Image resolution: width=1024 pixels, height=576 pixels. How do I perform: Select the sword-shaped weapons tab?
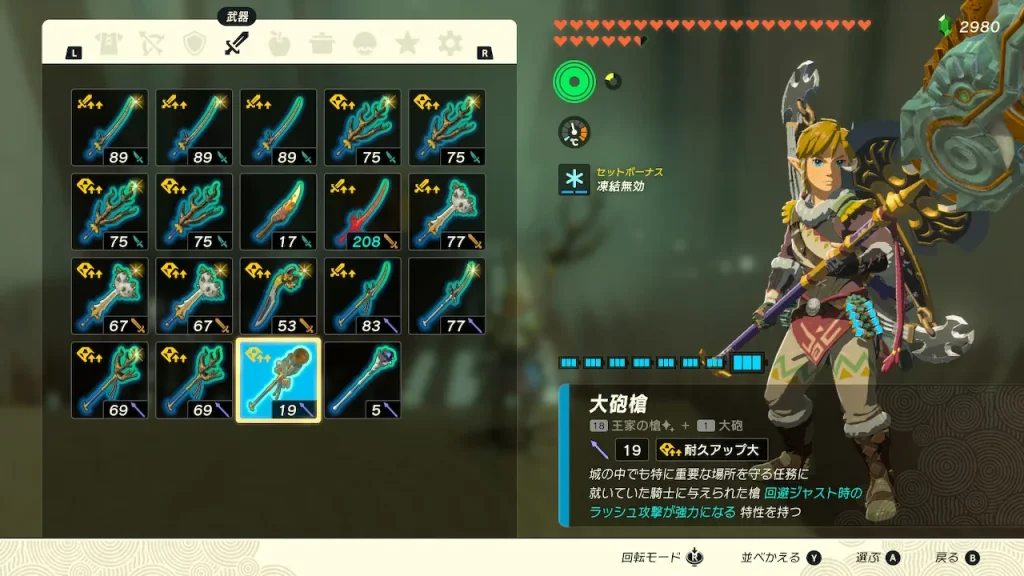pos(237,43)
